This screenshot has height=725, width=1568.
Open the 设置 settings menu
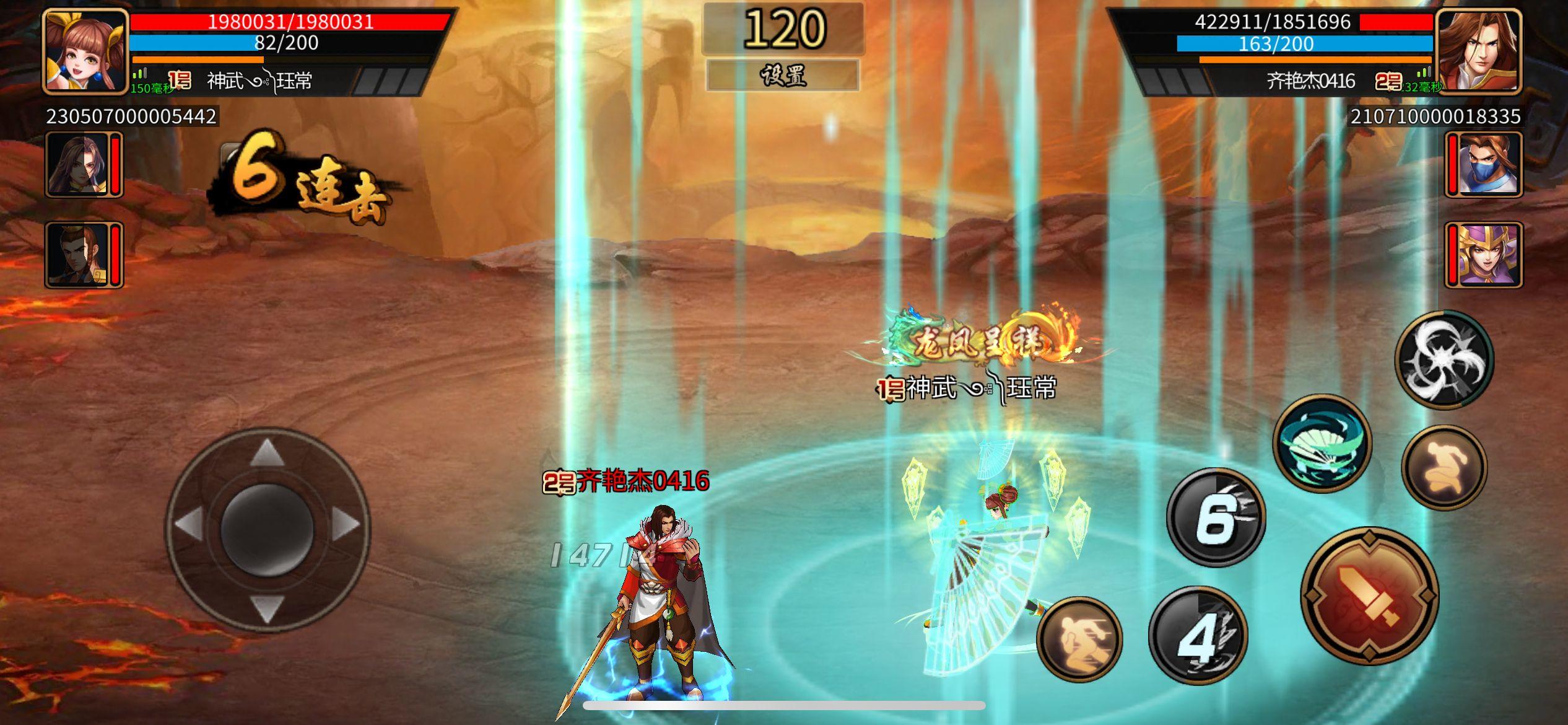[784, 76]
